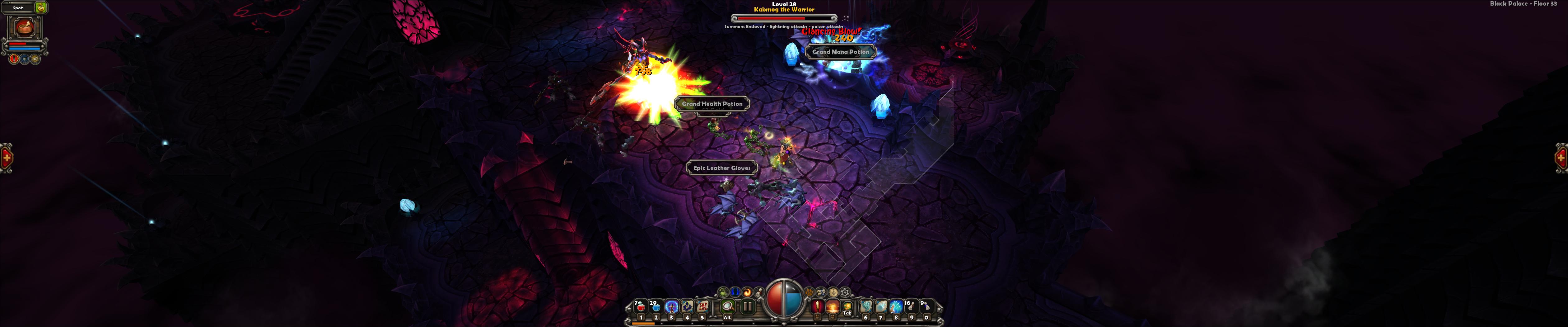This screenshot has width=1568, height=327.
Task: Click the pause button on the hotbar
Action: [x=748, y=307]
